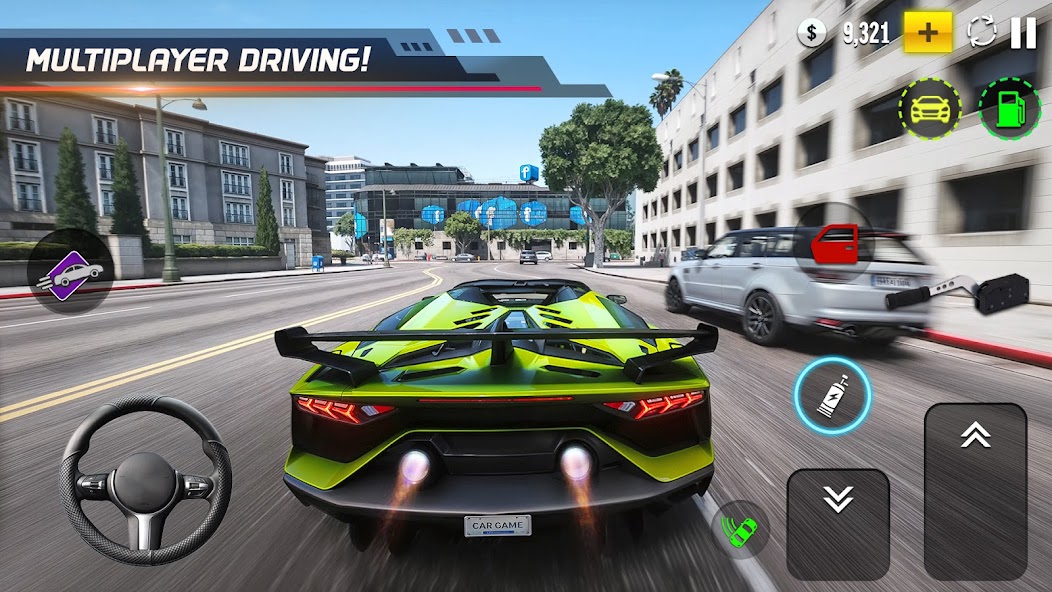This screenshot has width=1052, height=592.
Task: Activate the nitro boost bottle
Action: pos(833,395)
